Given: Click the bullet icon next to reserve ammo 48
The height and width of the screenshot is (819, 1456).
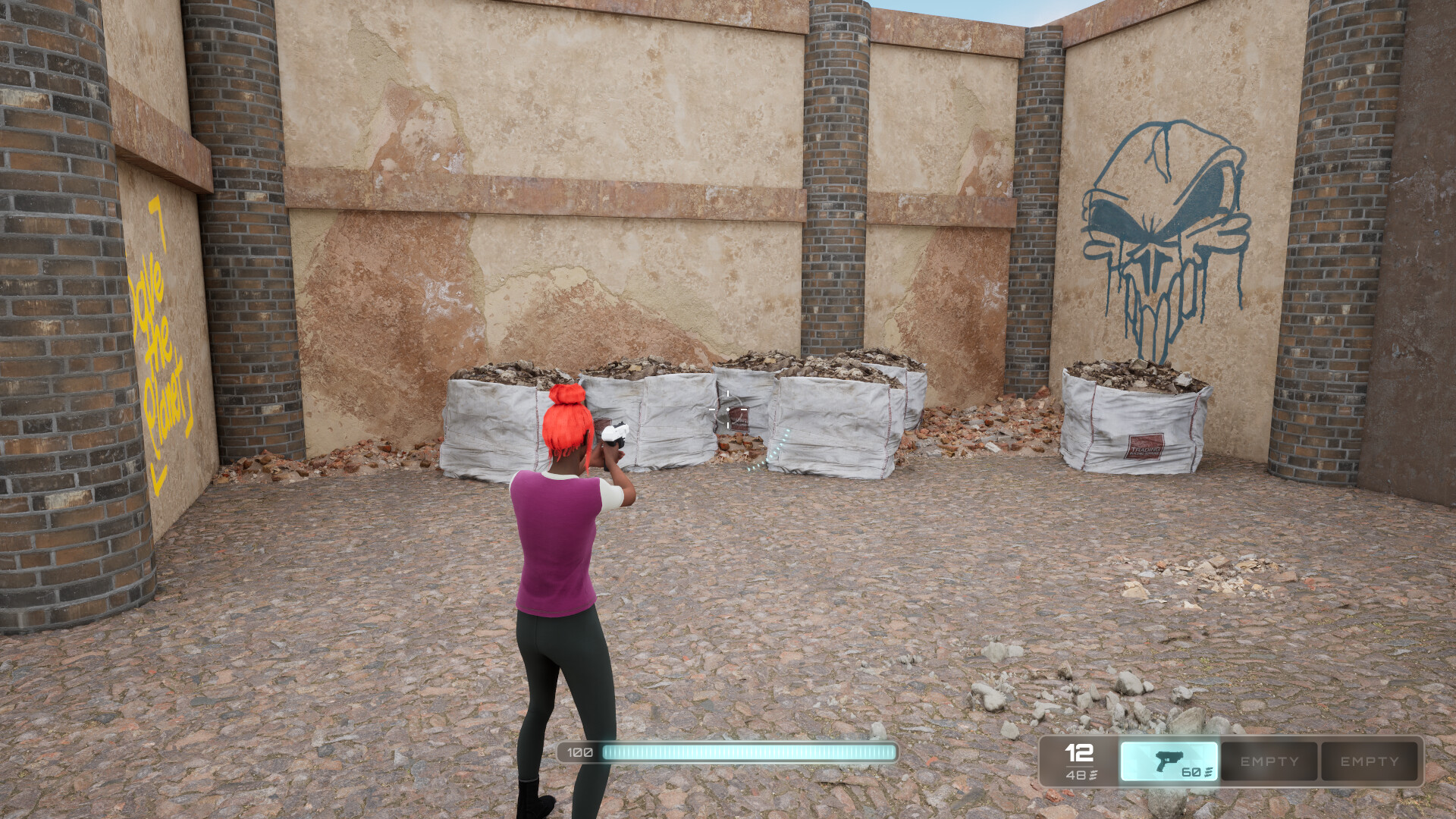Looking at the screenshot, I should pyautogui.click(x=1092, y=775).
